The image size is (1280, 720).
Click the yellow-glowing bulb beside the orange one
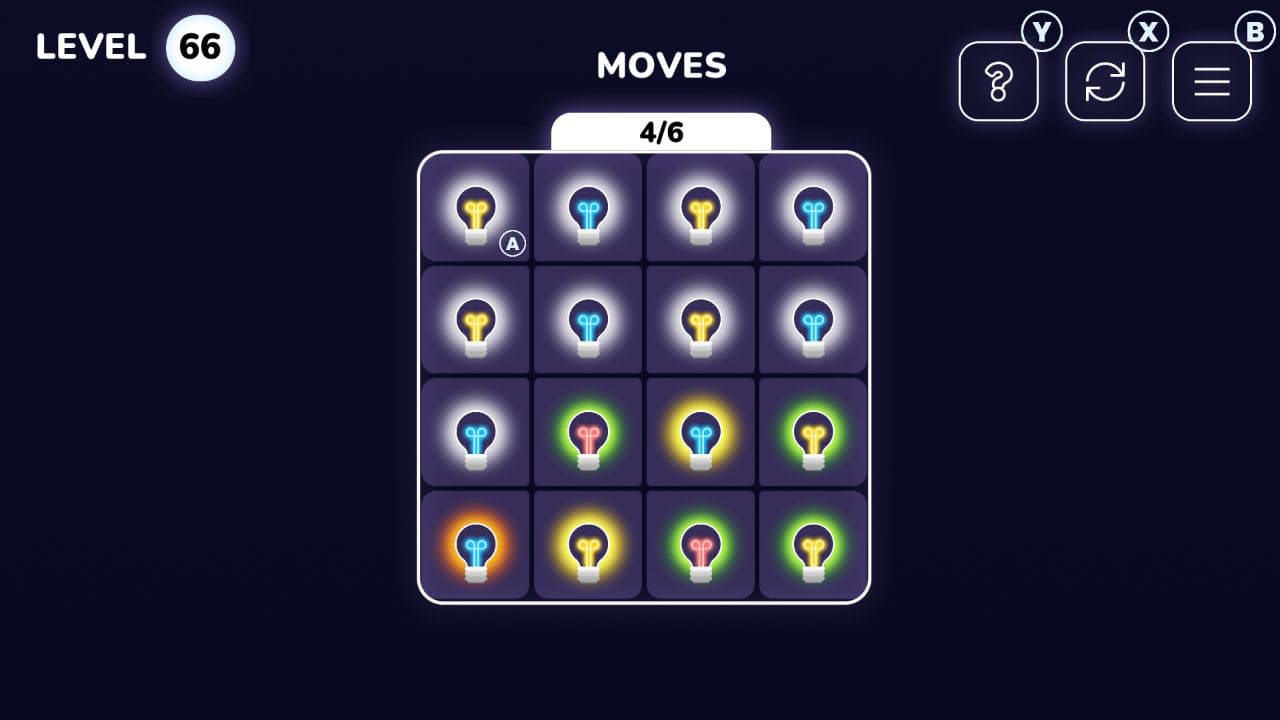[x=587, y=546]
